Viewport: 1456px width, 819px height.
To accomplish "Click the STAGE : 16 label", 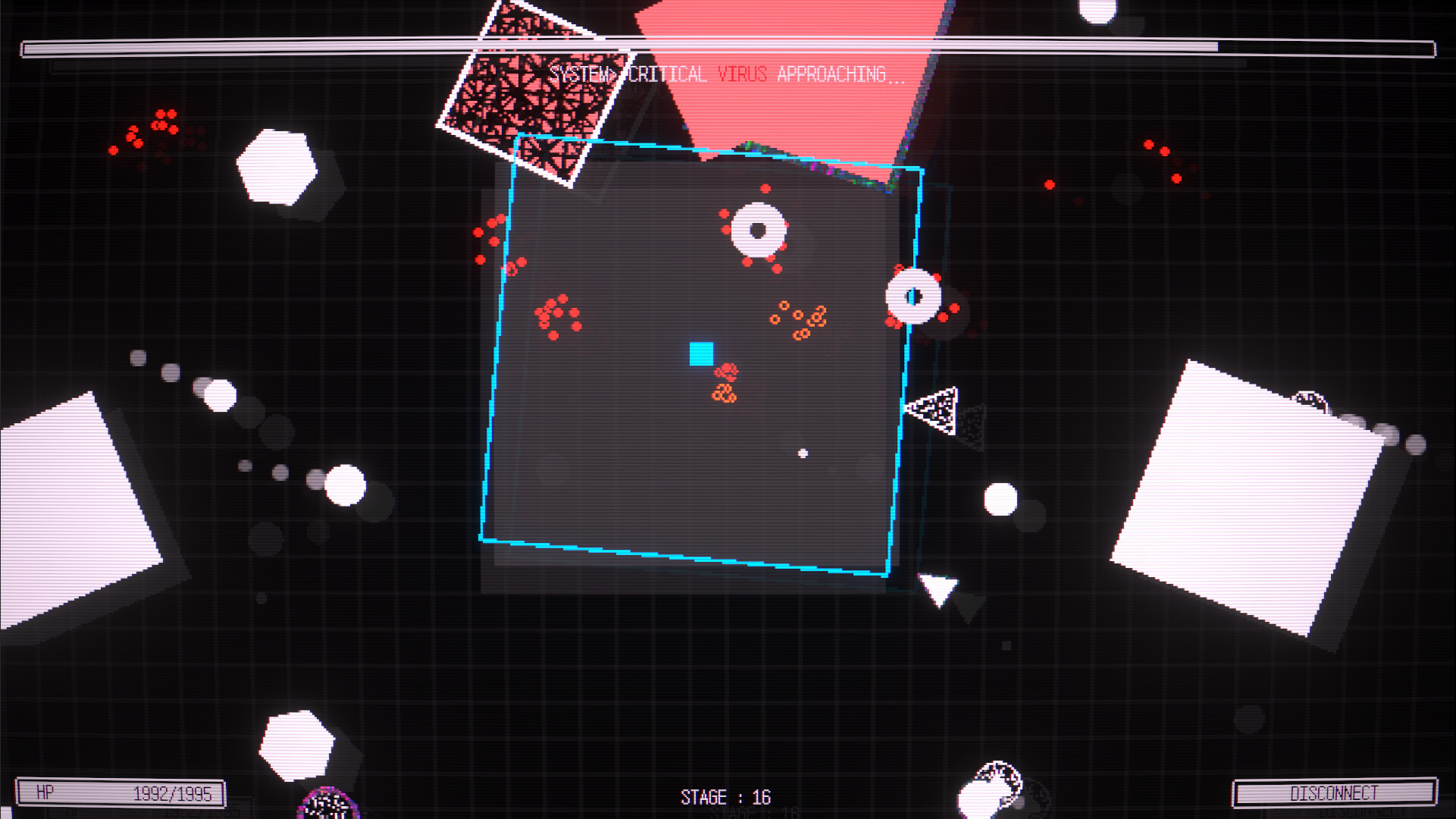I will 724,797.
